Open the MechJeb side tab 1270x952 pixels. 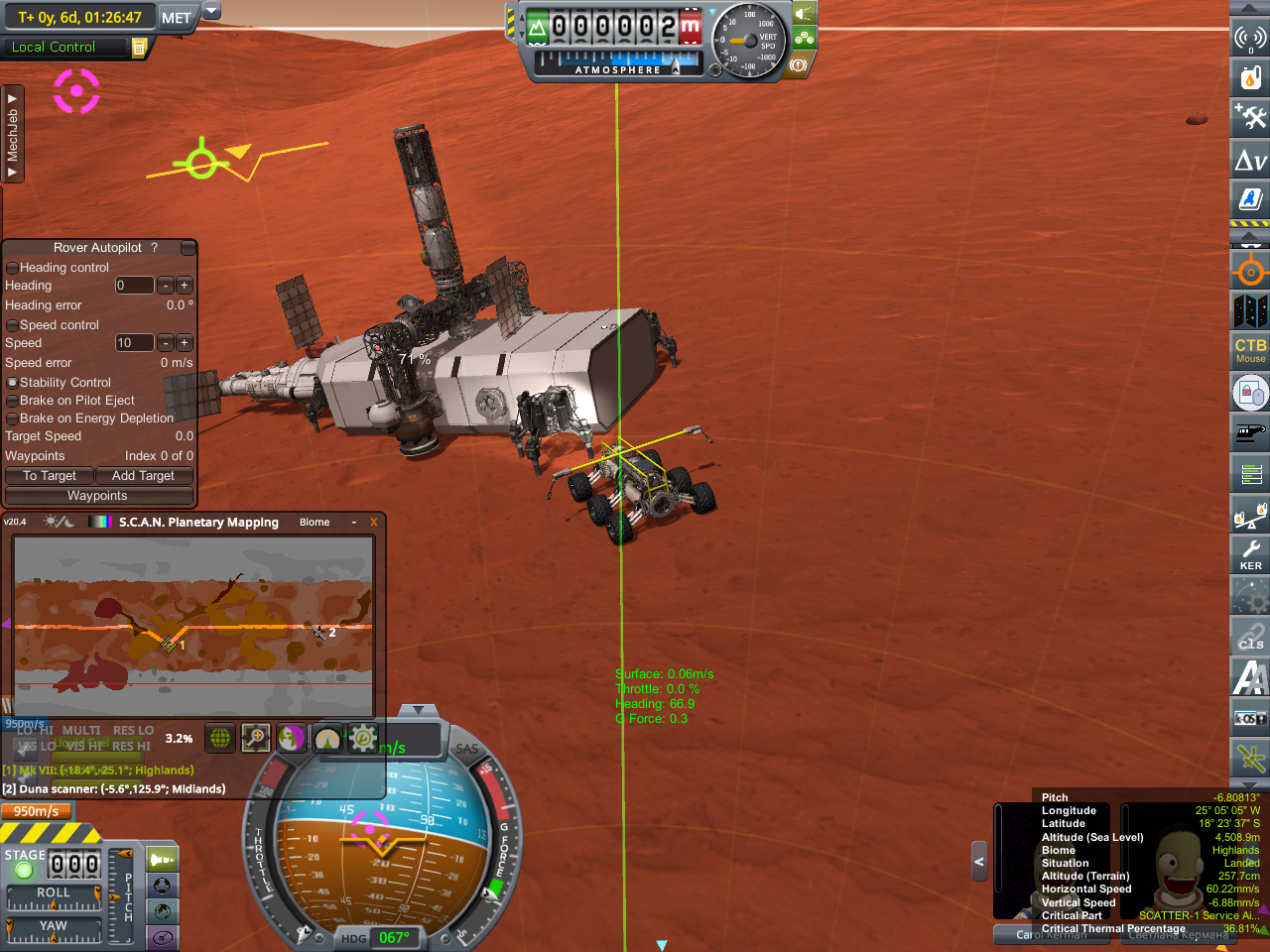[x=13, y=134]
